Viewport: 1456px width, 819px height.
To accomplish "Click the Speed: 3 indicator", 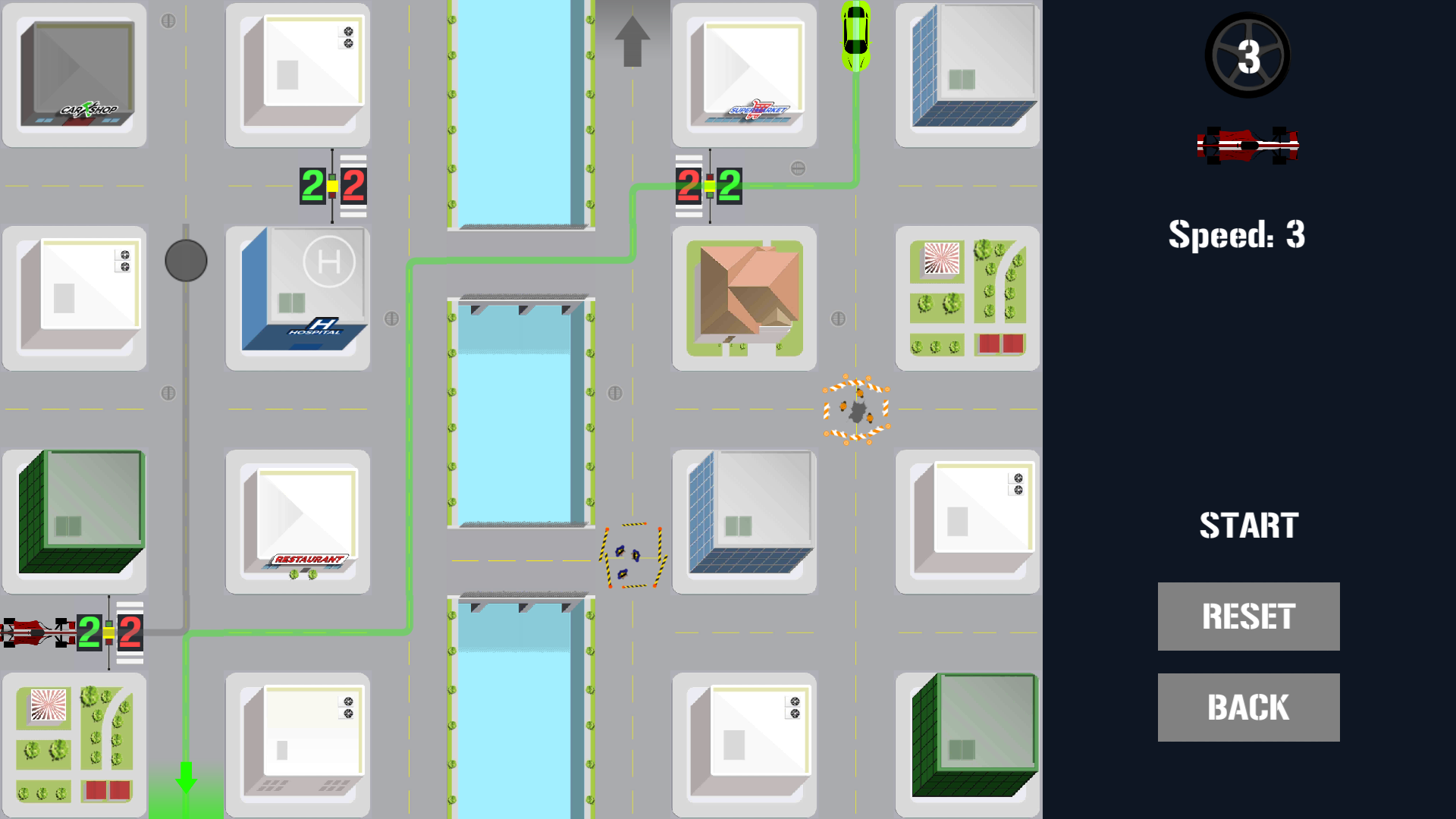I will click(1236, 235).
